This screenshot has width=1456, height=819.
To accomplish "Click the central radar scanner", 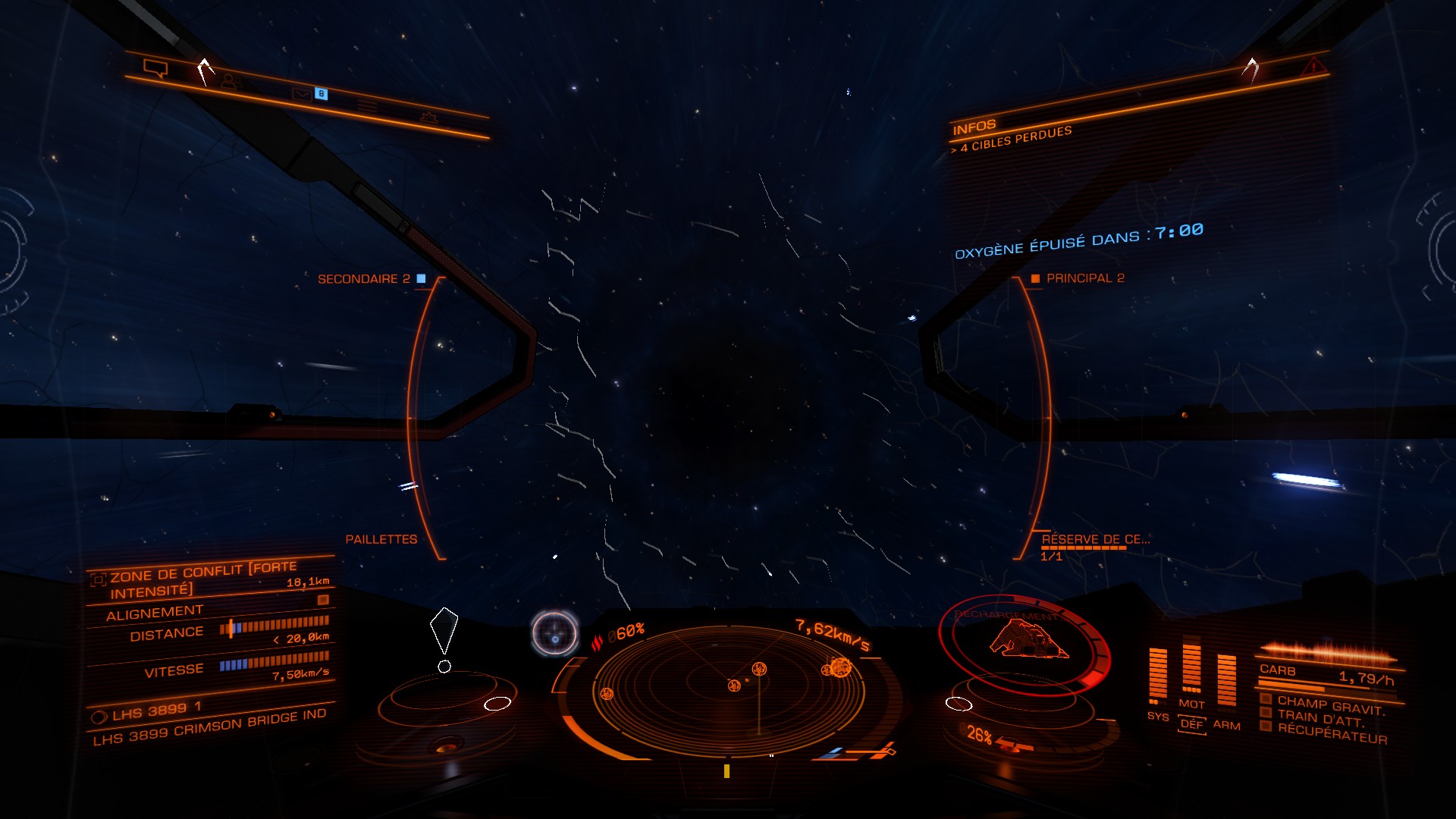I will point(728,685).
